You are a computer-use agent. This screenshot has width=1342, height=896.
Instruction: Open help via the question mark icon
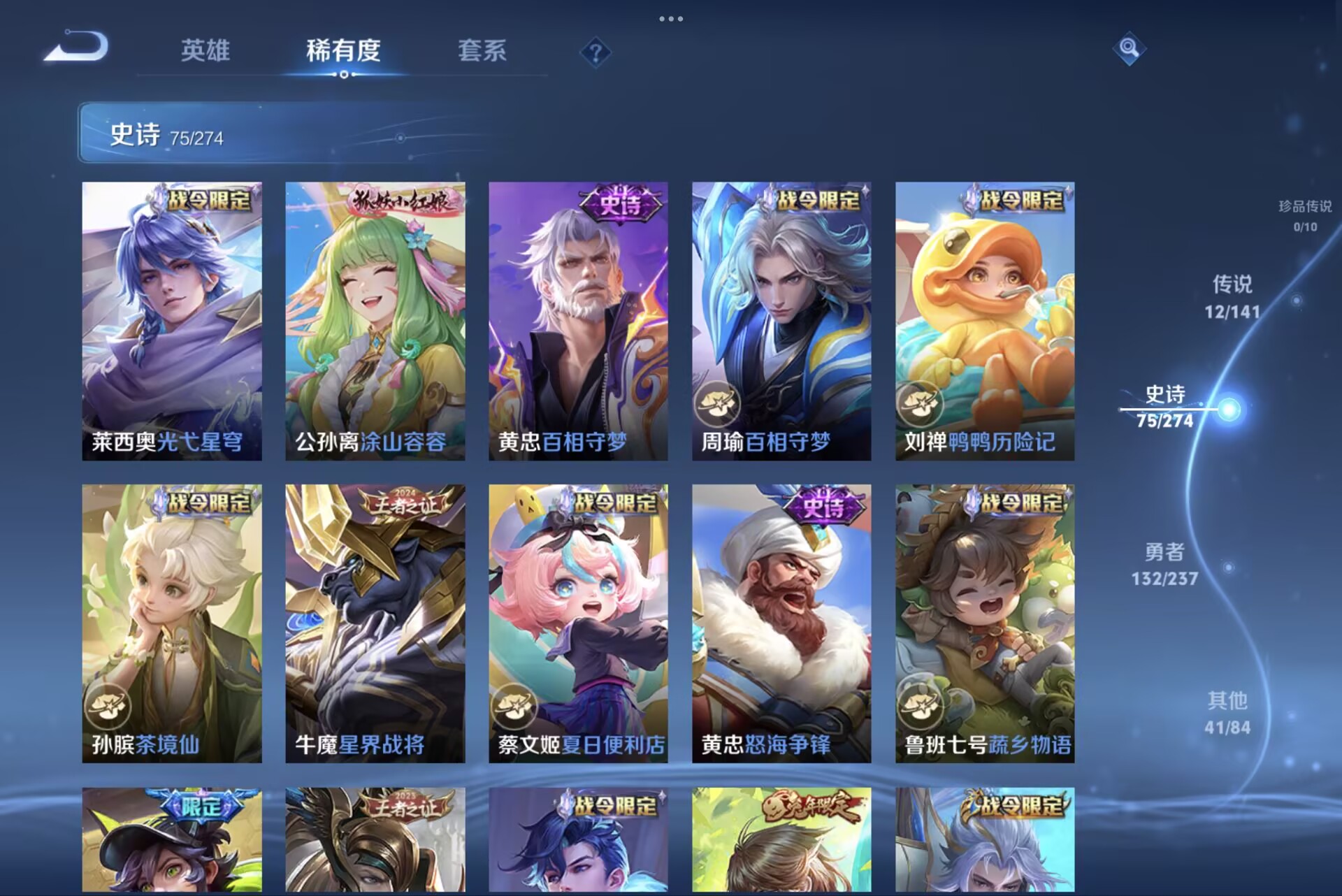(x=595, y=52)
